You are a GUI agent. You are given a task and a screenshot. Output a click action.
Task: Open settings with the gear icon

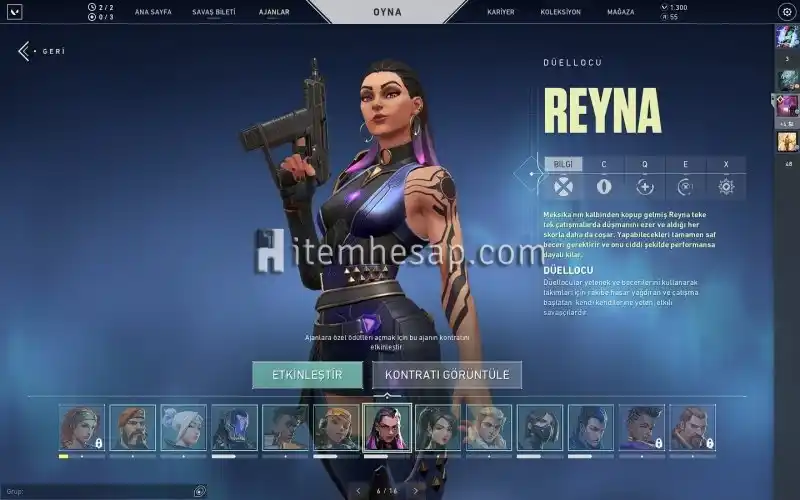tap(785, 12)
